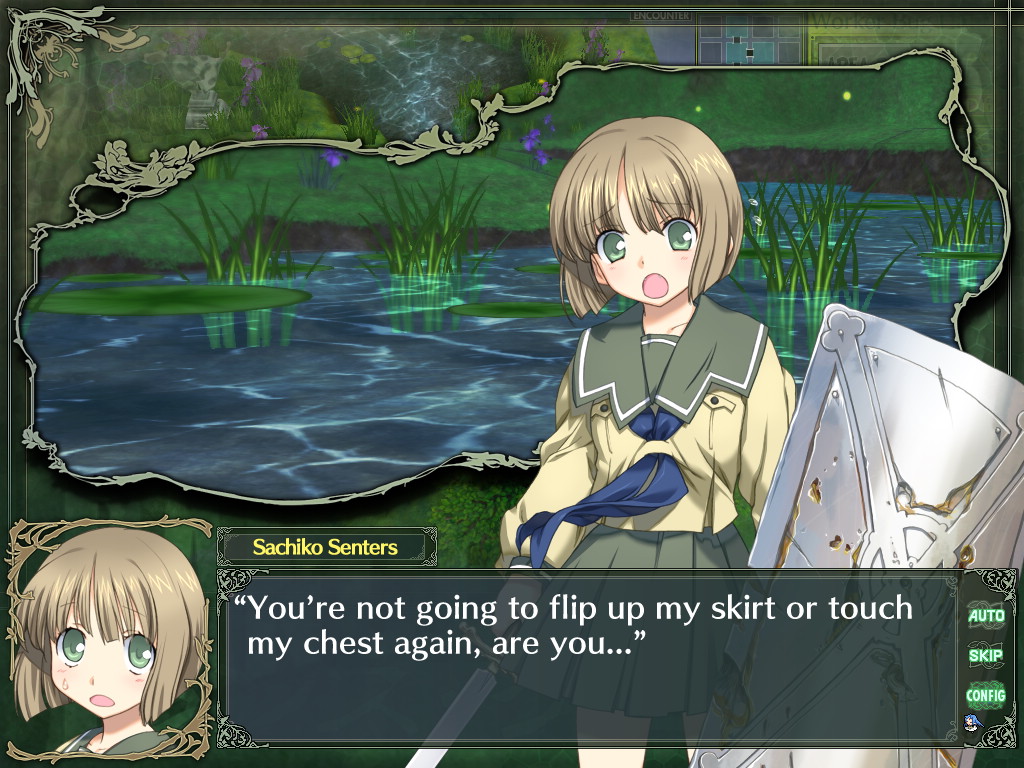The image size is (1024, 768).
Task: Open the CONFIG settings menu
Action: pyautogui.click(x=985, y=695)
